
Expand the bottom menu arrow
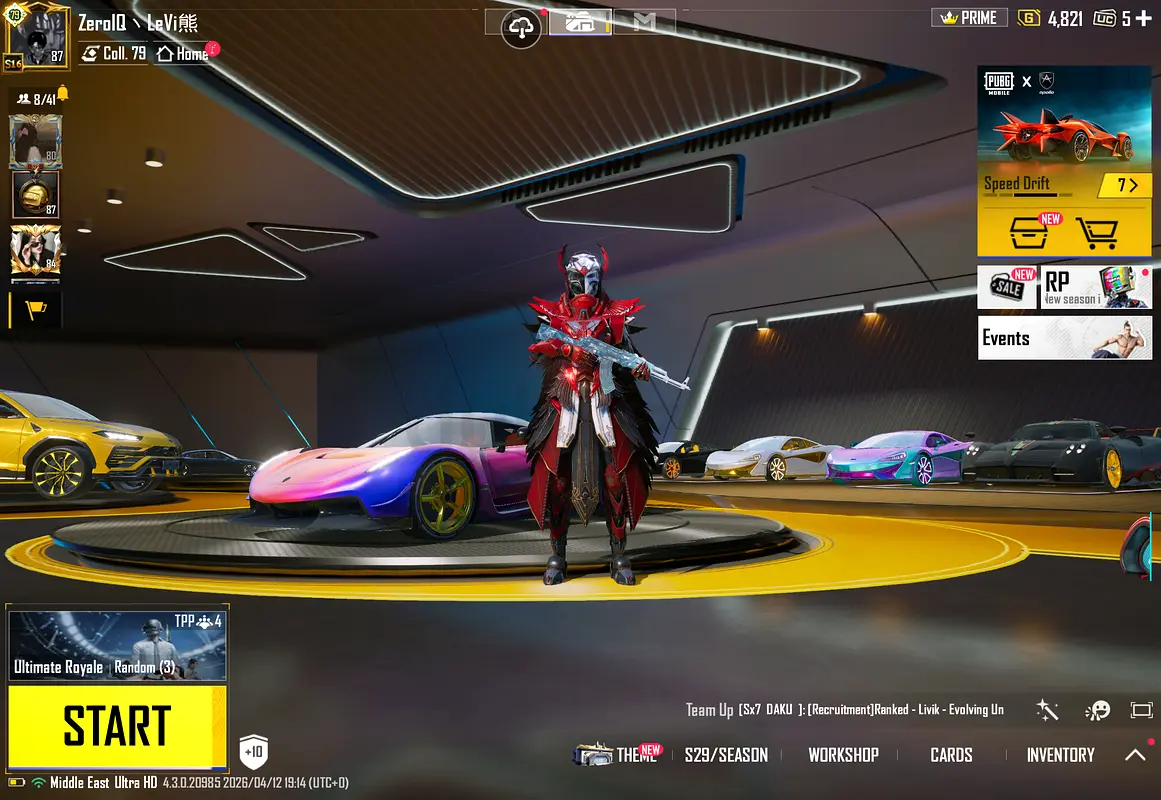point(1135,755)
